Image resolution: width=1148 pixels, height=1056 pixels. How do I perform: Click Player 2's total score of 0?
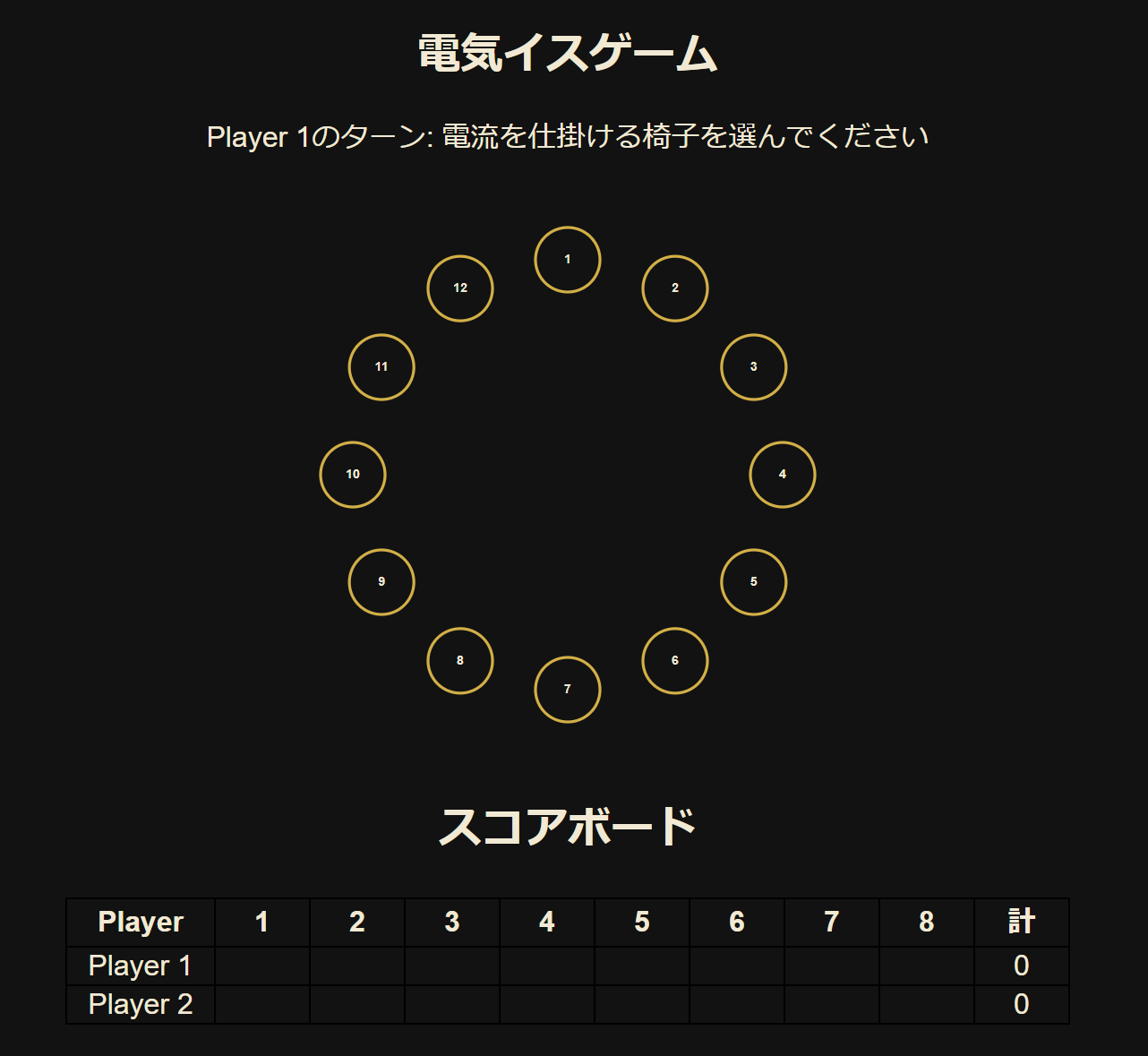[x=1022, y=1004]
